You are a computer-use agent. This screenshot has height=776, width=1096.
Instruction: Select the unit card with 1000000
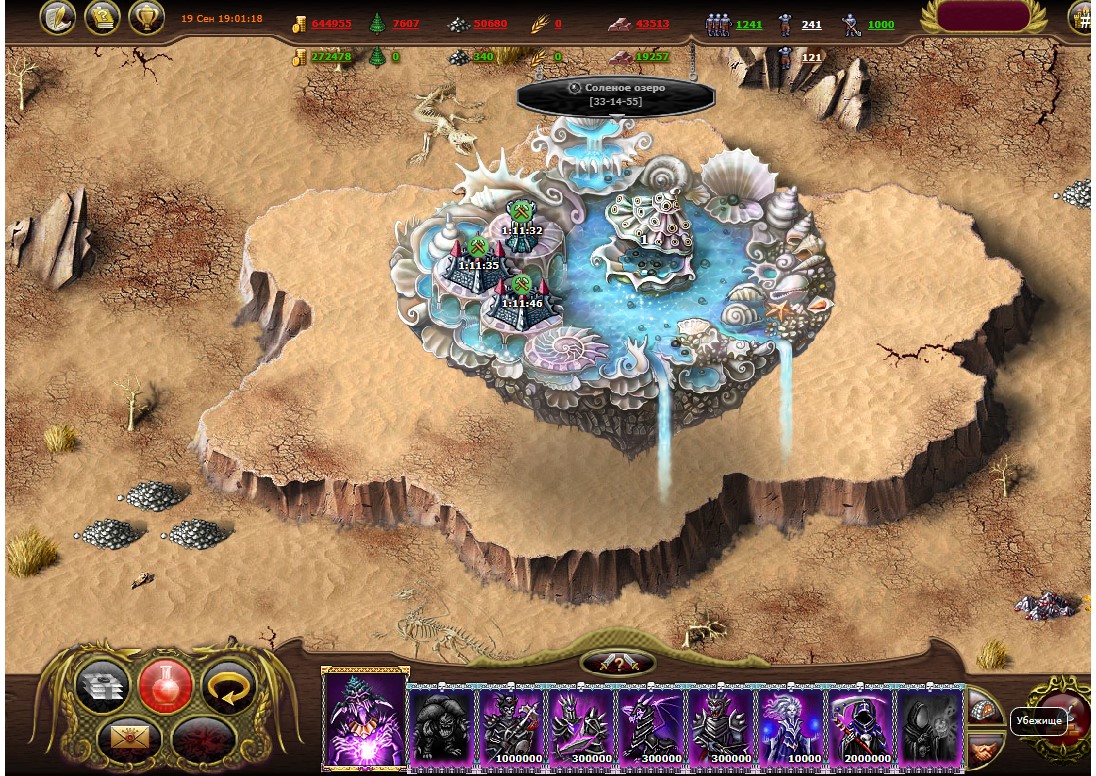[511, 727]
